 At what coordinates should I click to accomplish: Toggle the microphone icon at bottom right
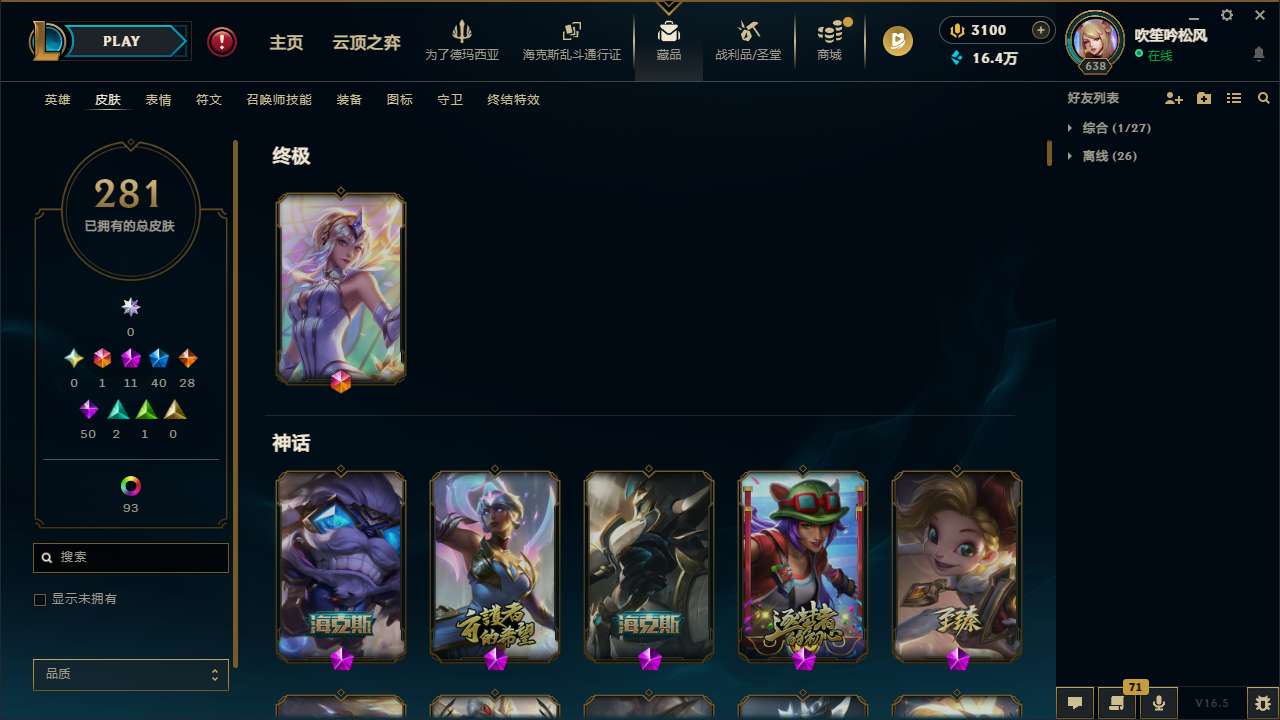(1158, 703)
